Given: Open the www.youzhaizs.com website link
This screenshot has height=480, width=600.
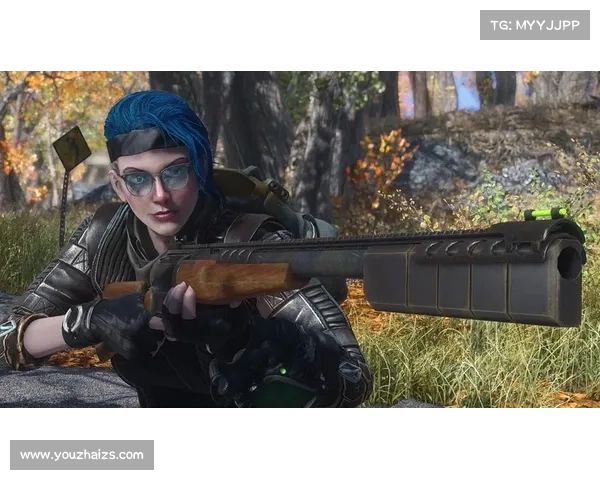Looking at the screenshot, I should pos(83,455).
